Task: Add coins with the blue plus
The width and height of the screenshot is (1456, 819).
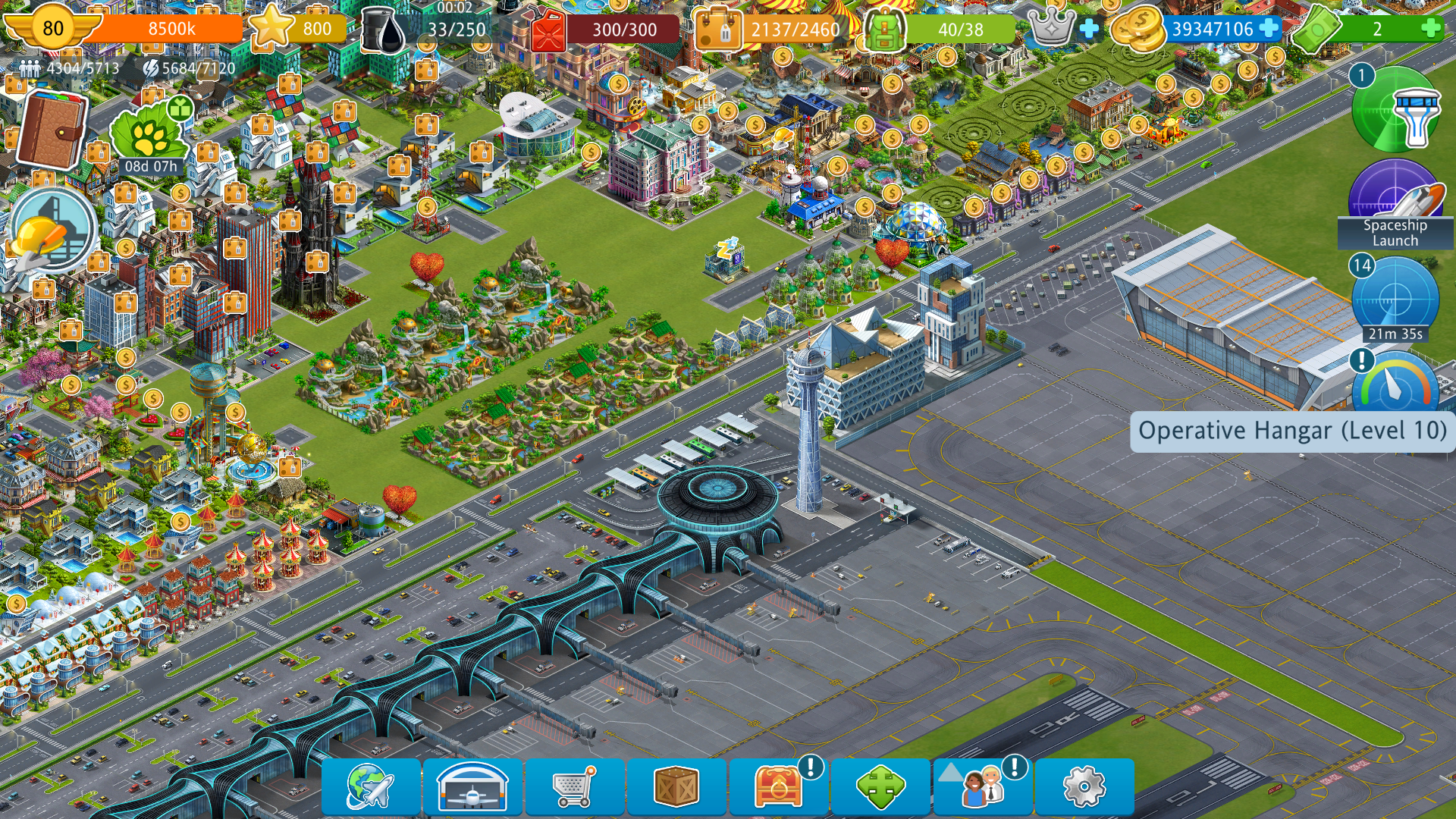Action: click(1268, 29)
